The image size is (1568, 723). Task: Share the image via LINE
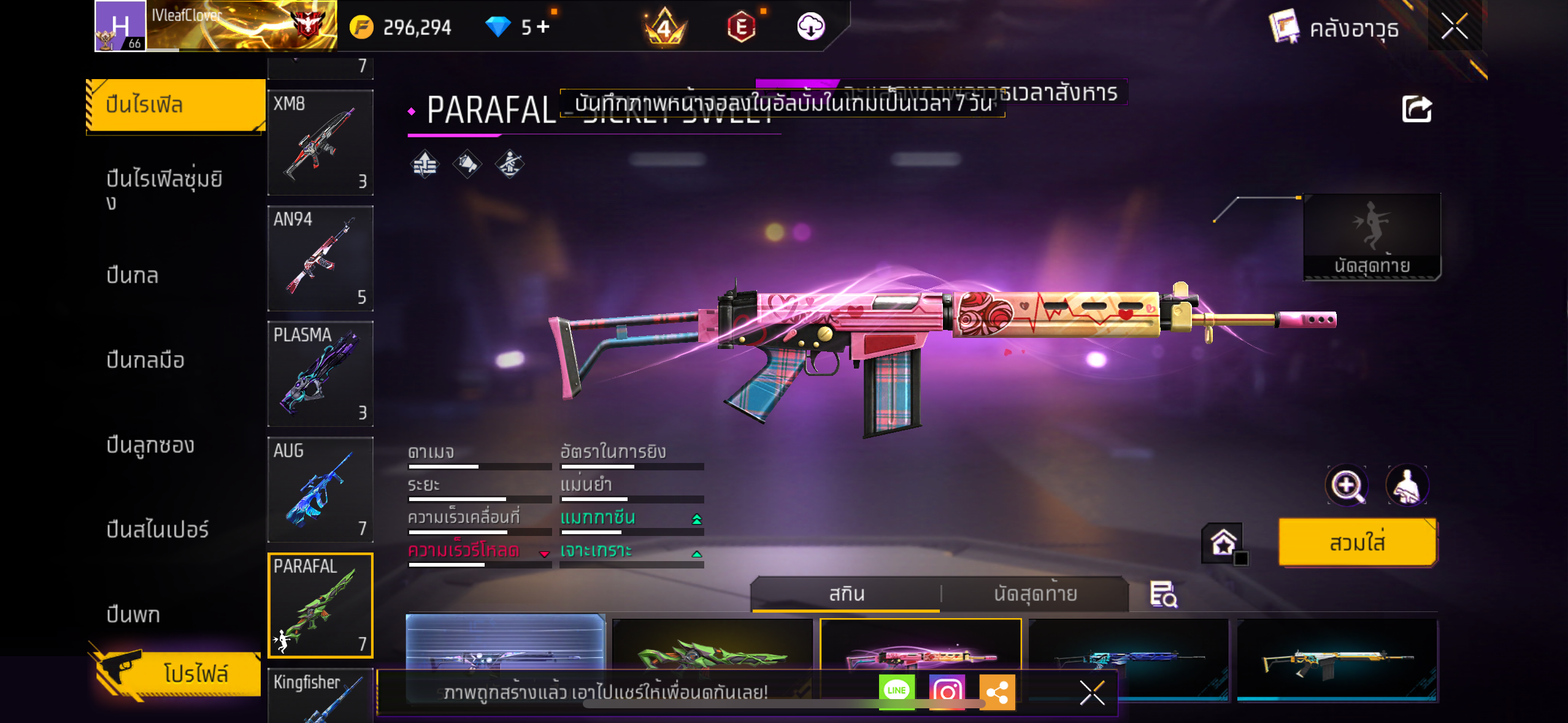click(896, 691)
